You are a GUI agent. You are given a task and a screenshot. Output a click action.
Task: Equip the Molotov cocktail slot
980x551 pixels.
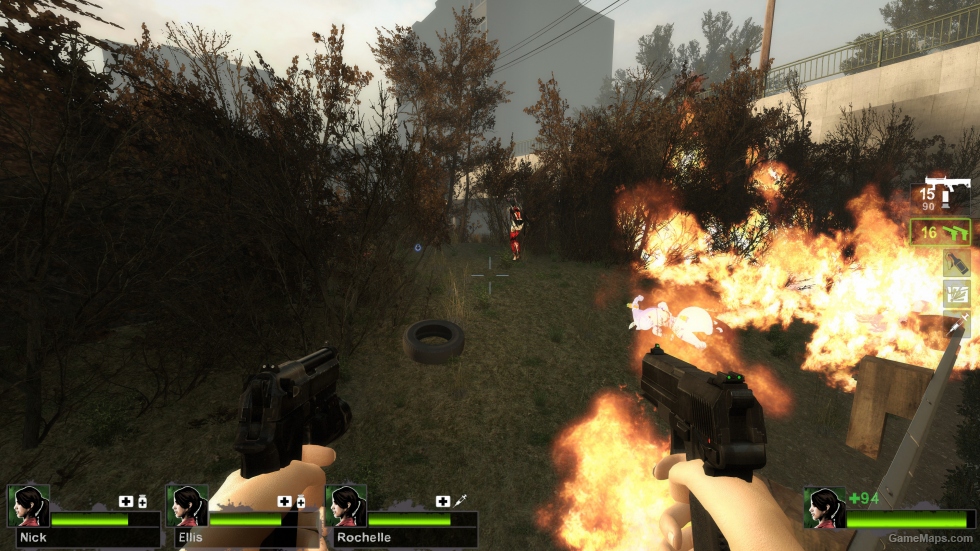(x=956, y=262)
